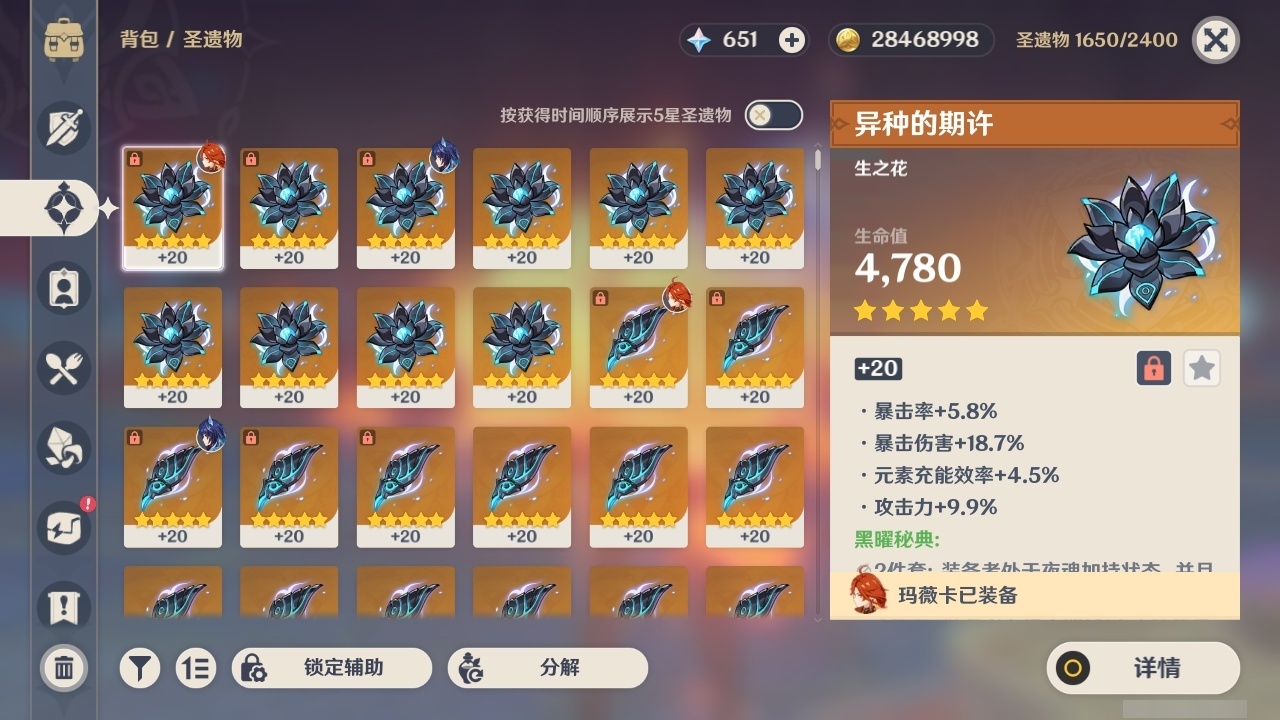Click the plus next to the primogem count

pos(792,41)
